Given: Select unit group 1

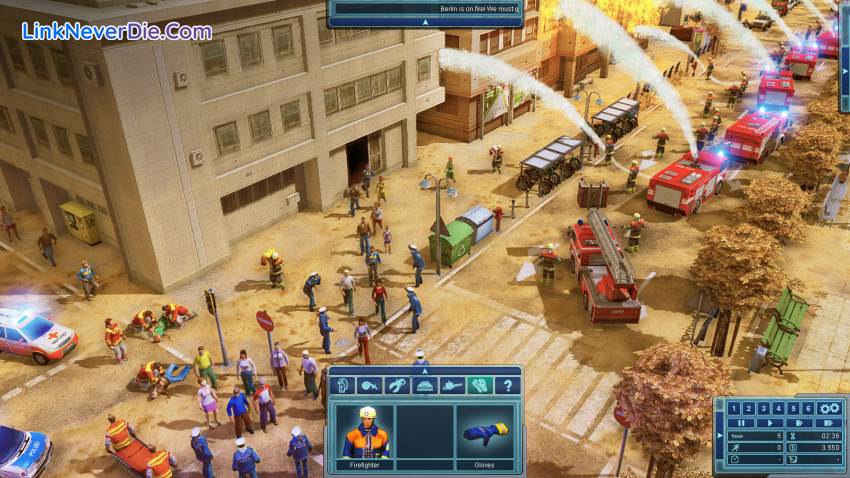Looking at the screenshot, I should (733, 408).
